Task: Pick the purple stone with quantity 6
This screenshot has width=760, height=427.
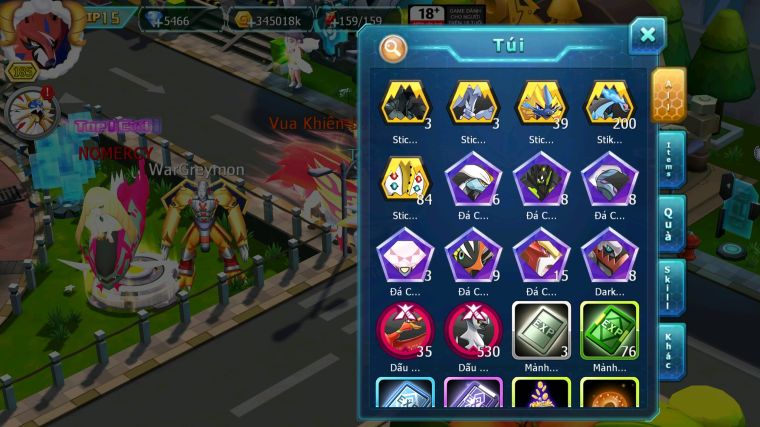Action: tap(473, 180)
